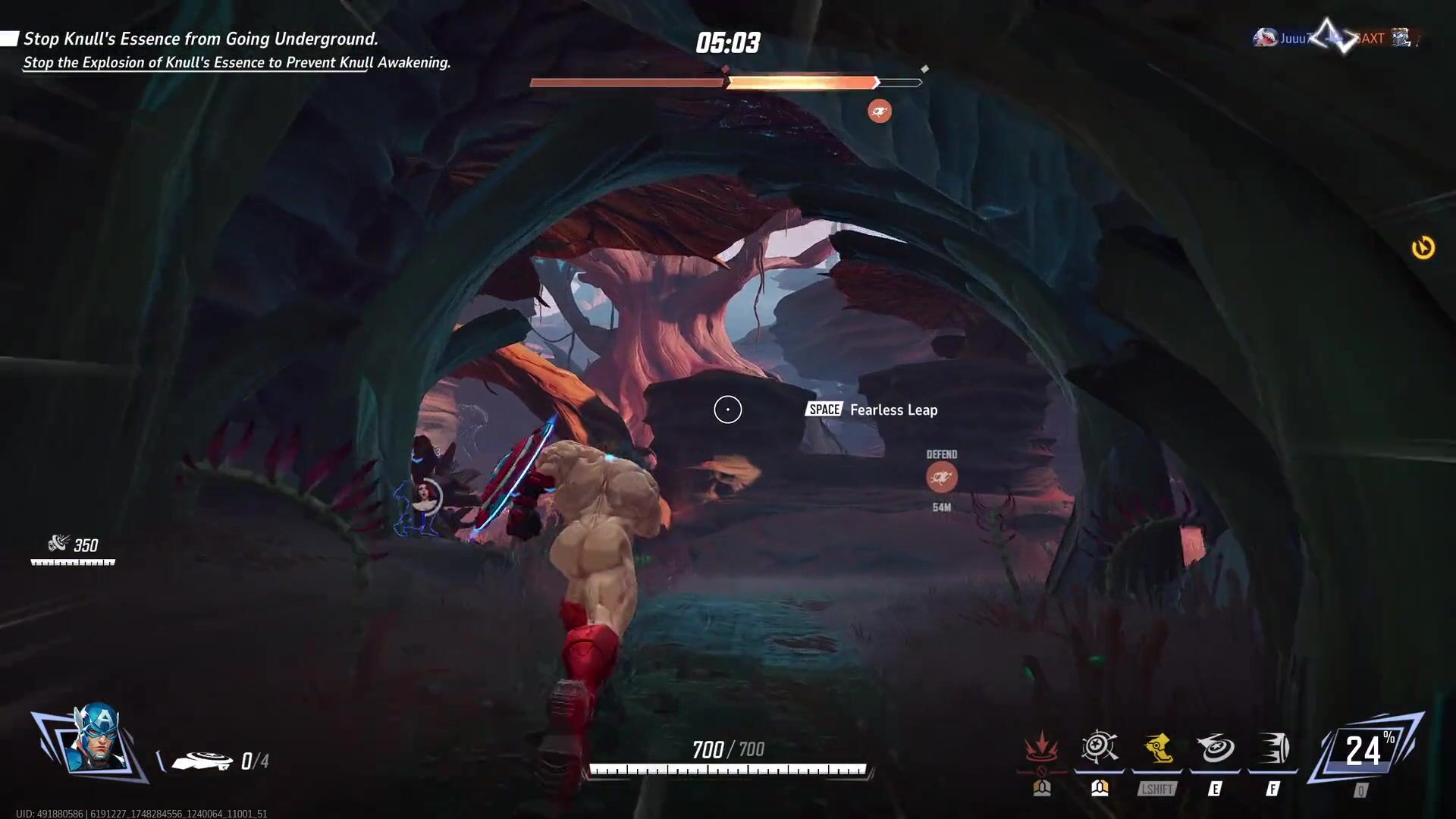This screenshot has height=819, width=1456.
Task: Use the shield throw ability icon
Action: [x=1215, y=748]
